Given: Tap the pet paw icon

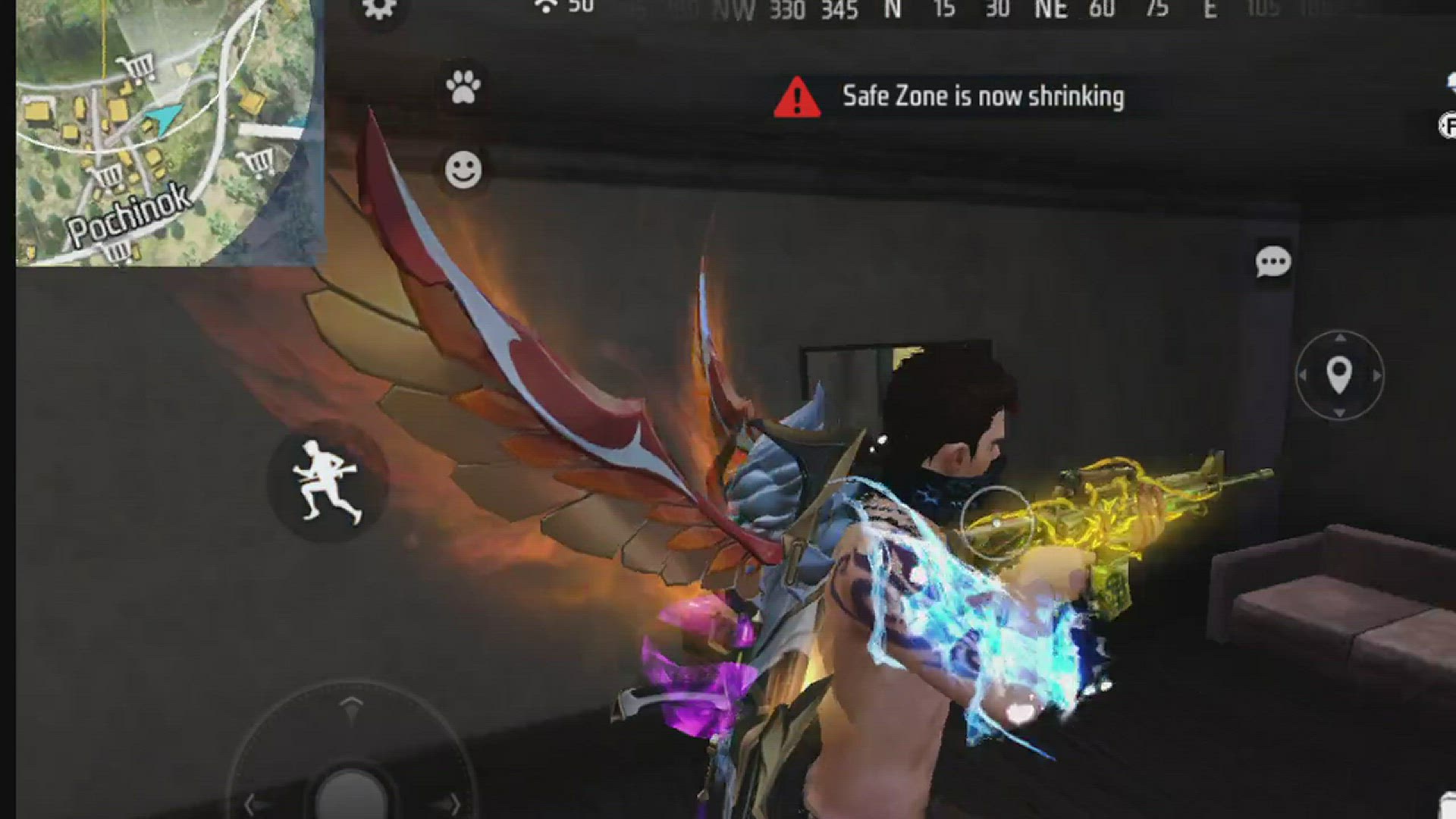Looking at the screenshot, I should click(x=463, y=87).
